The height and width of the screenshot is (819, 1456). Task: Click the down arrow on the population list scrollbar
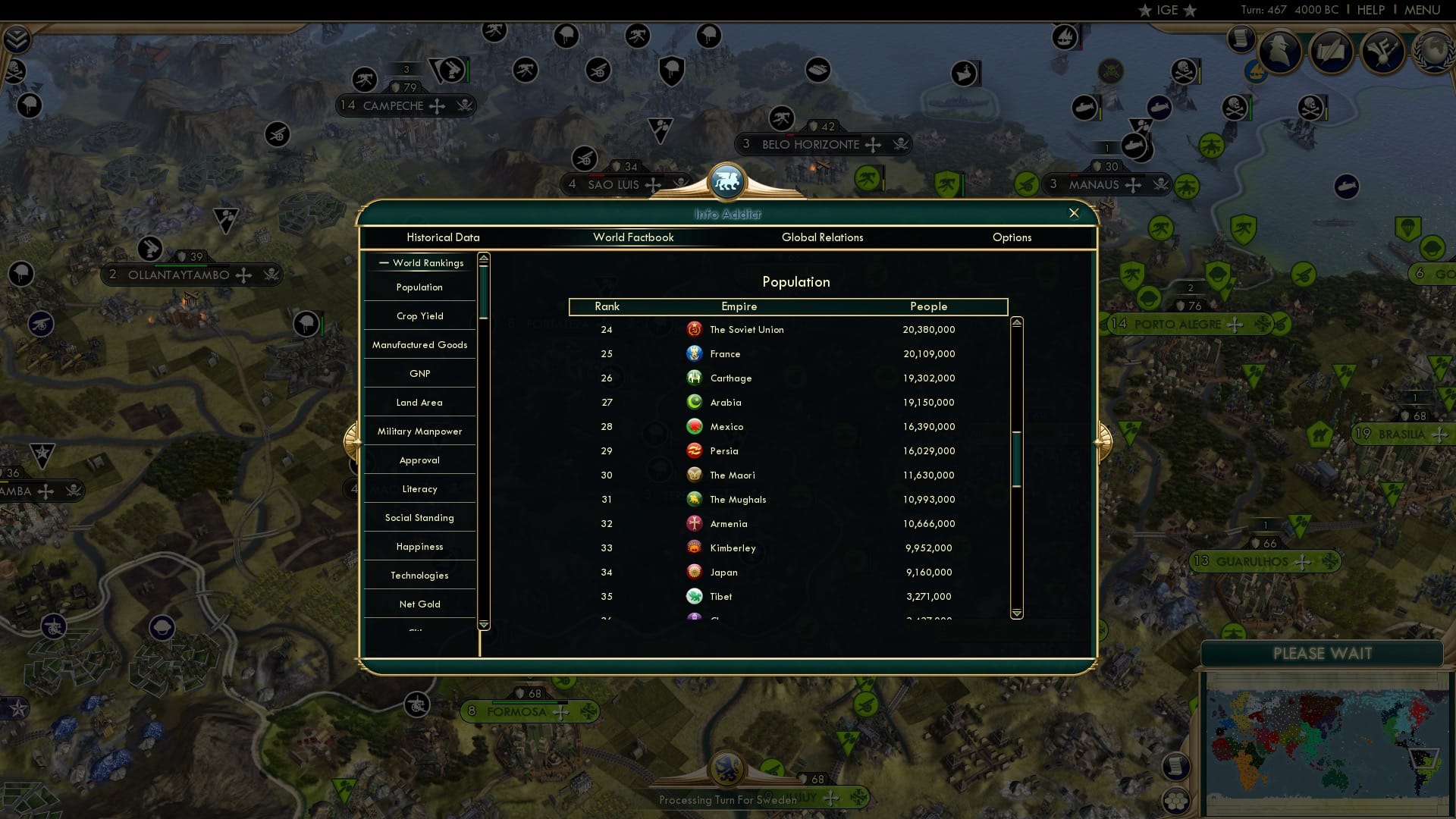click(1018, 612)
